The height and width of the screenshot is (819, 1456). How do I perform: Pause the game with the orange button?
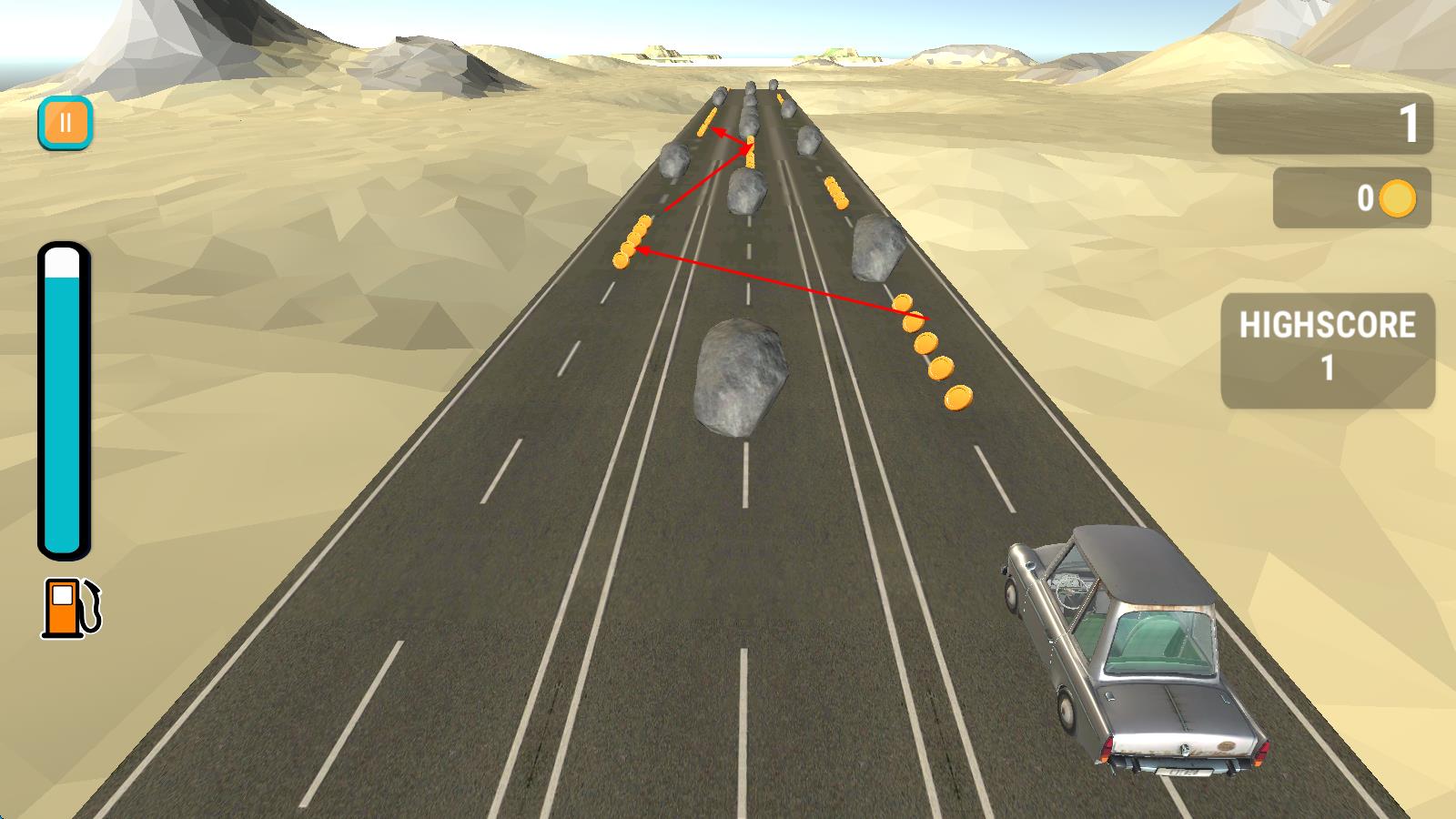pyautogui.click(x=65, y=122)
